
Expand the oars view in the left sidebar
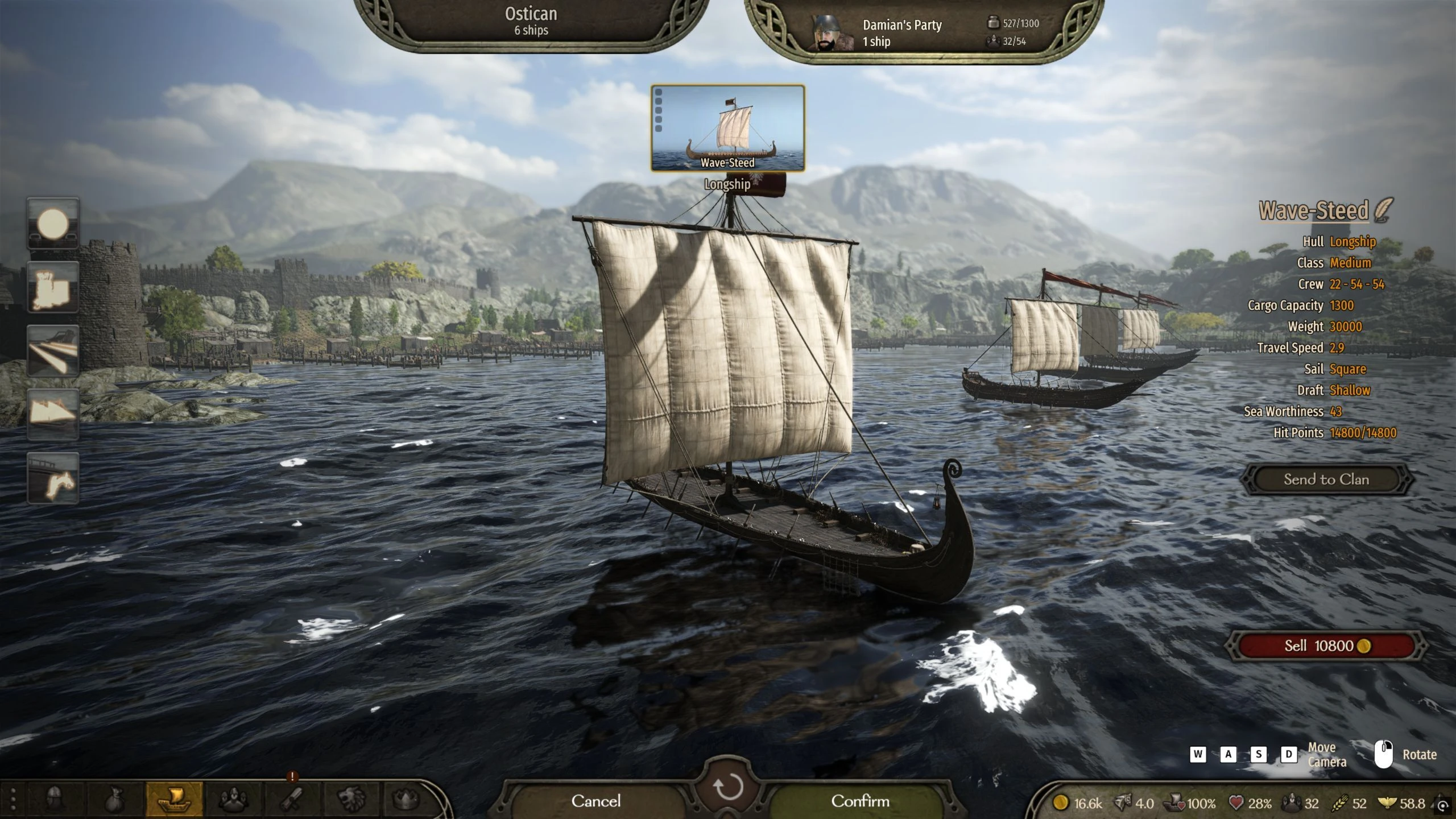pos(53,349)
